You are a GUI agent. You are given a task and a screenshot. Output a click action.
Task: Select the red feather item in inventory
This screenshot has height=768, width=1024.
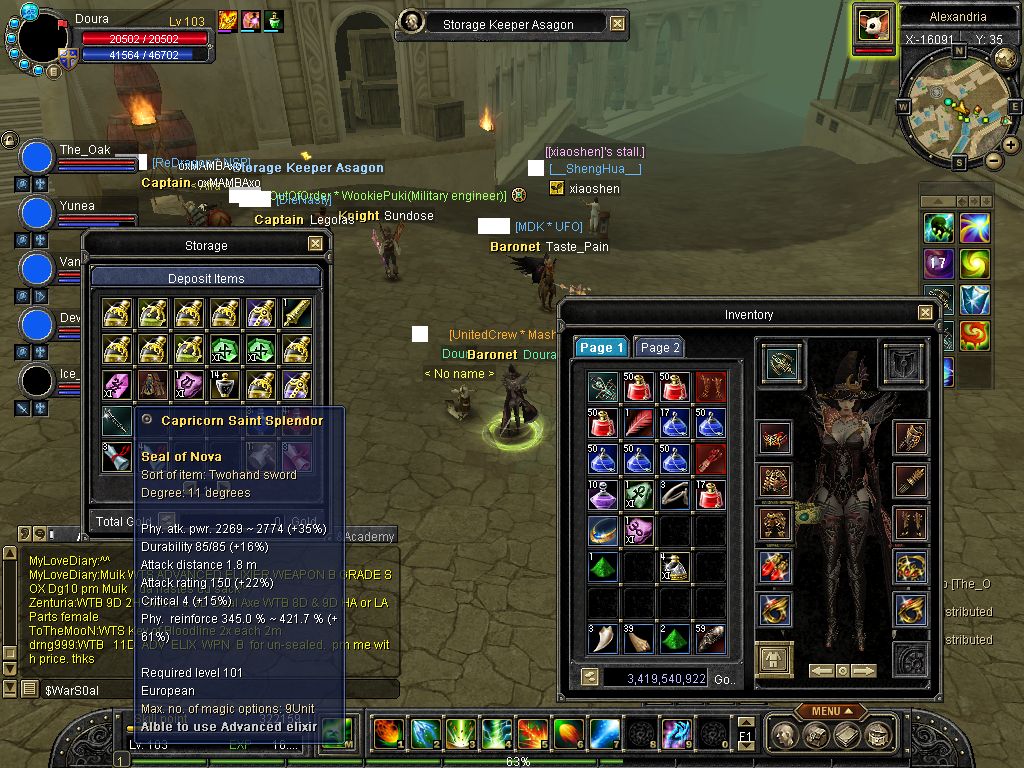click(638, 423)
